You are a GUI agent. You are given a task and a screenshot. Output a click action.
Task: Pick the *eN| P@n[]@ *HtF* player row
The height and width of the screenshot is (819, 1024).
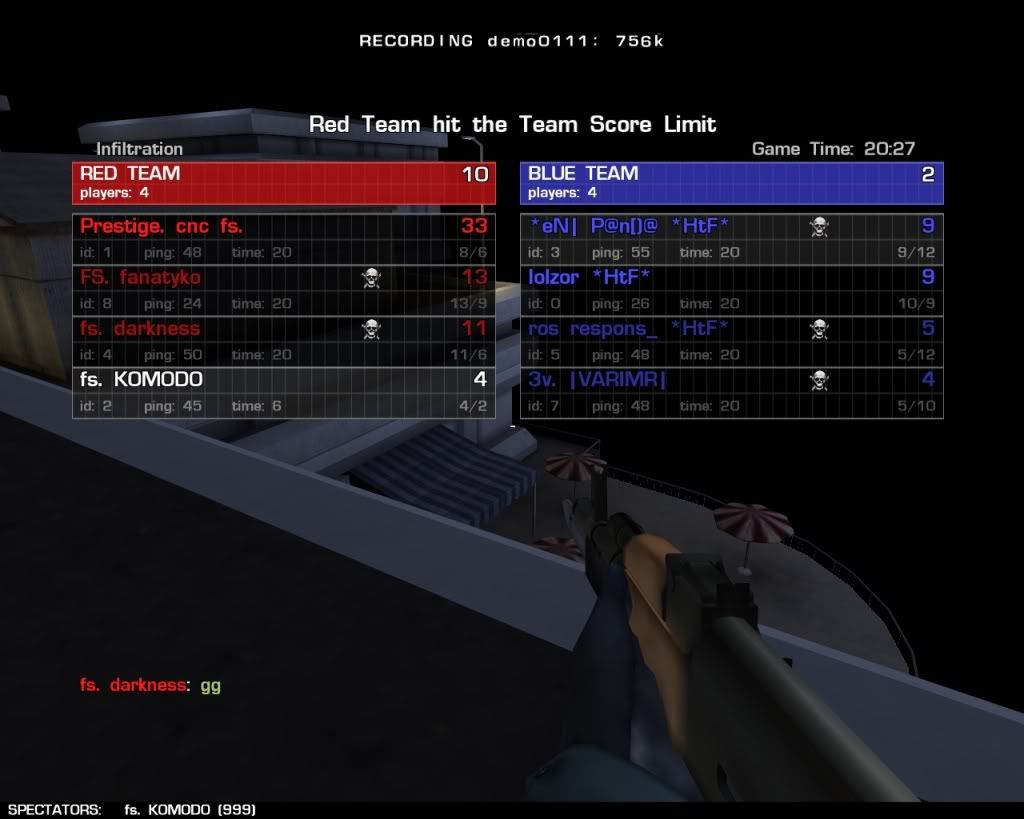pos(731,239)
